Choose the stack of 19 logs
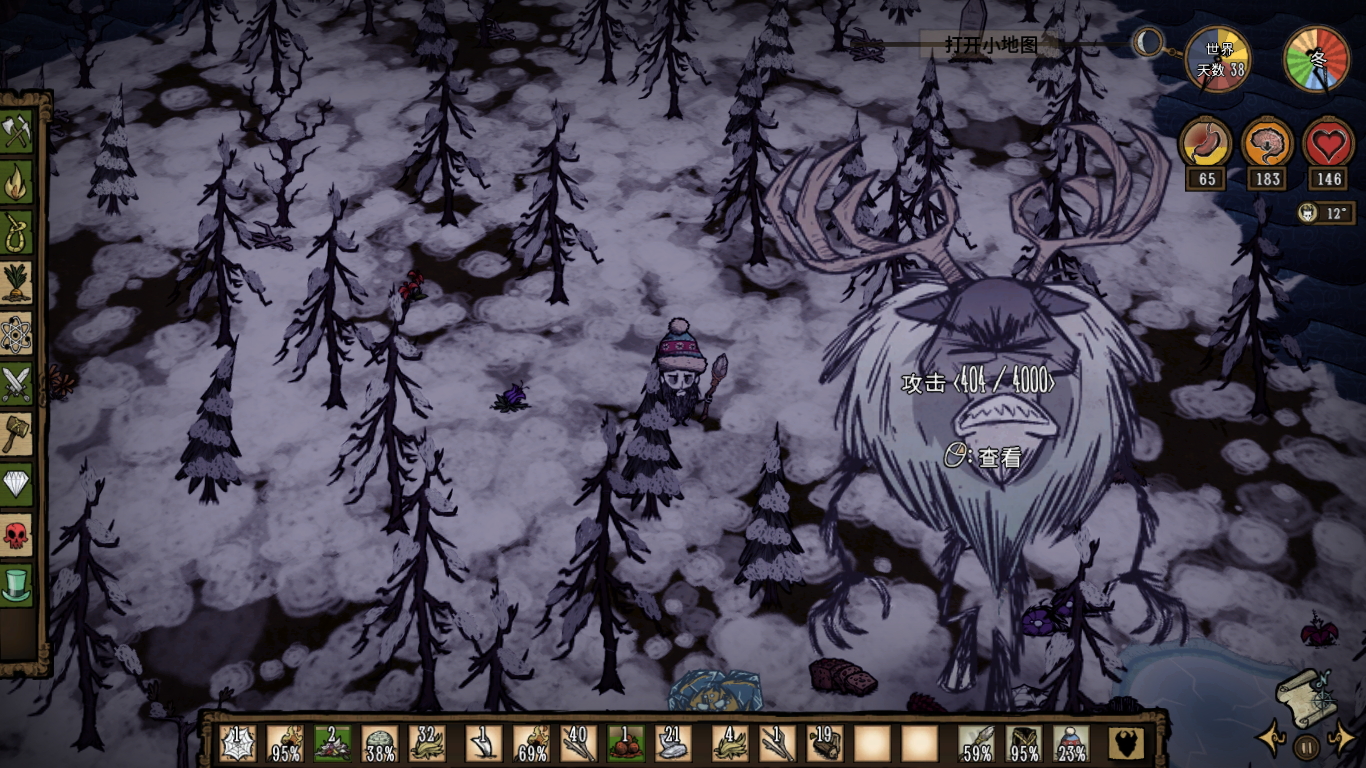Screen dimensions: 1366x768 coord(825,744)
